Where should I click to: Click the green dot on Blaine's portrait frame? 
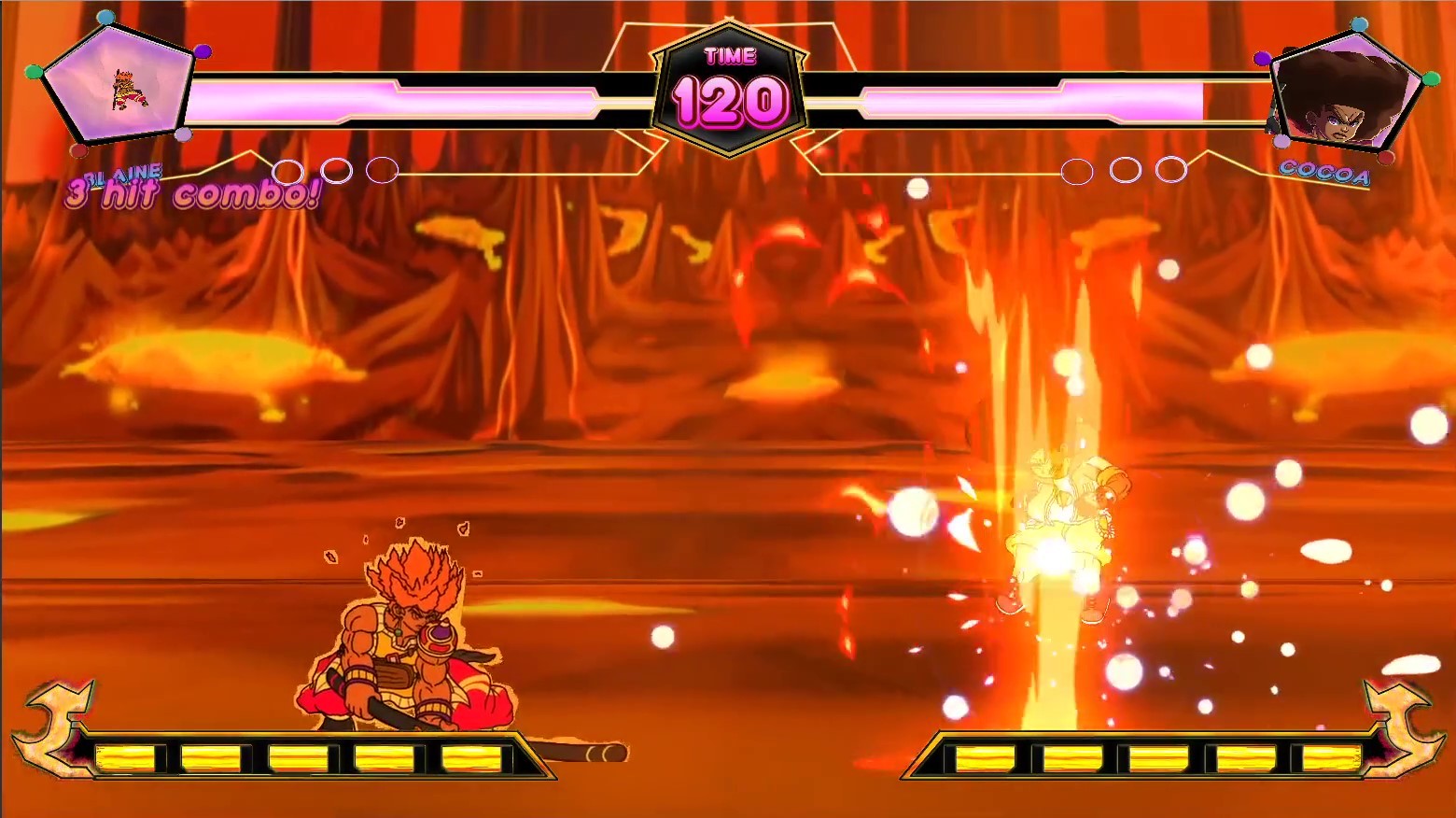(33, 72)
